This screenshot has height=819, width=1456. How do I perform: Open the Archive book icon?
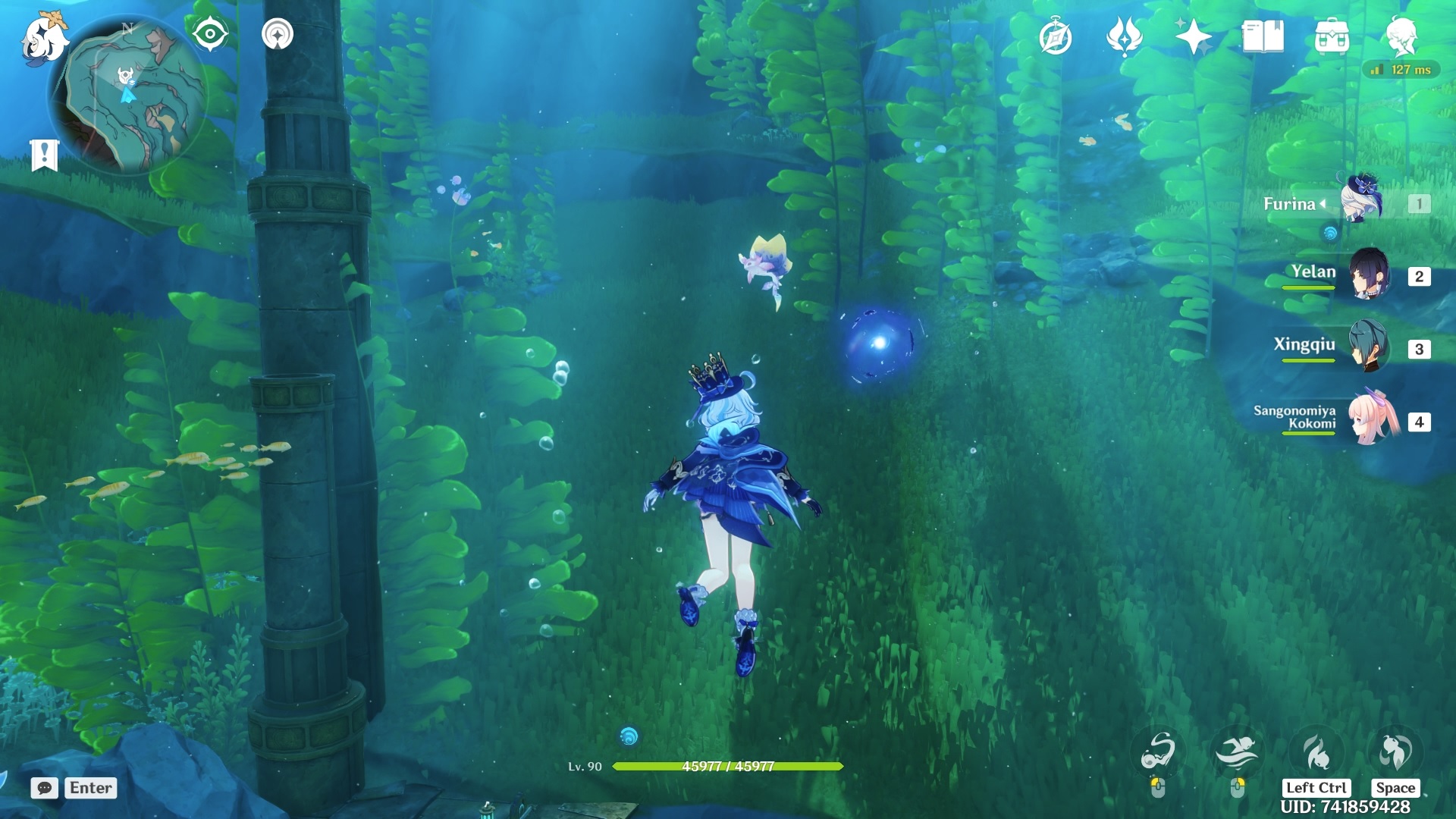click(1261, 36)
